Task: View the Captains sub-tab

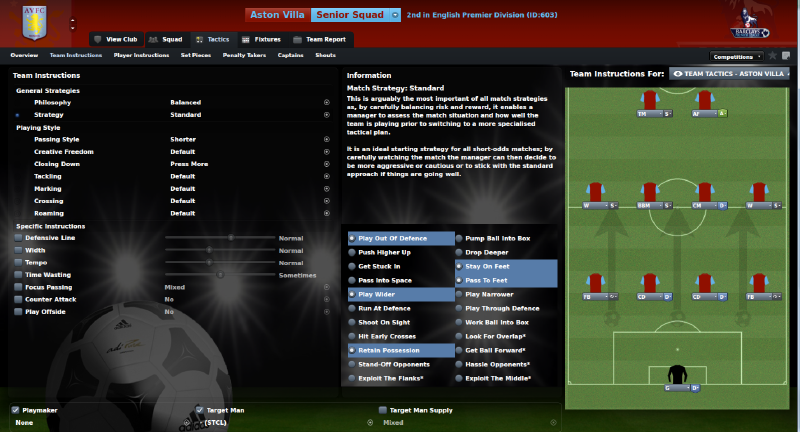Action: [x=291, y=55]
